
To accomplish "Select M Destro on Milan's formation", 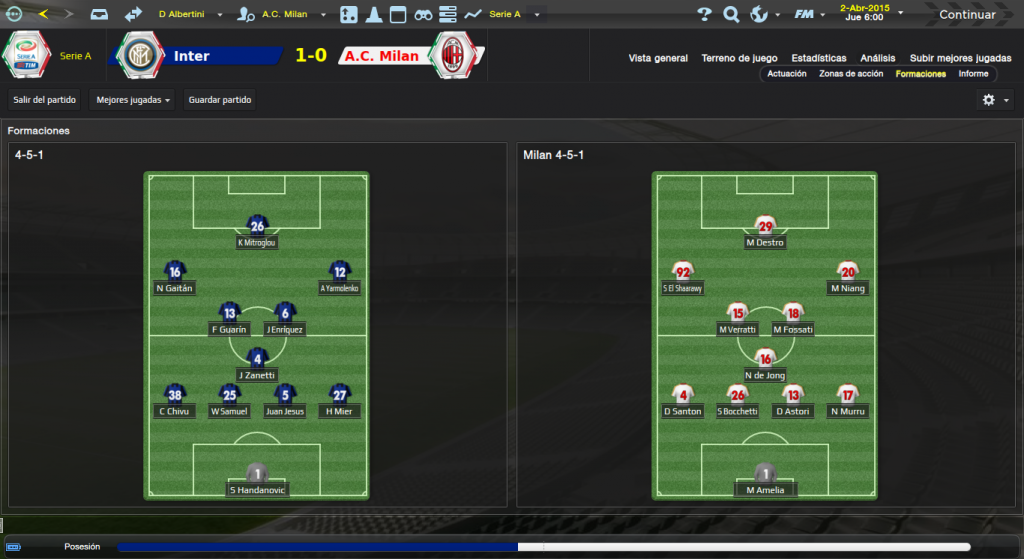I will click(x=765, y=232).
